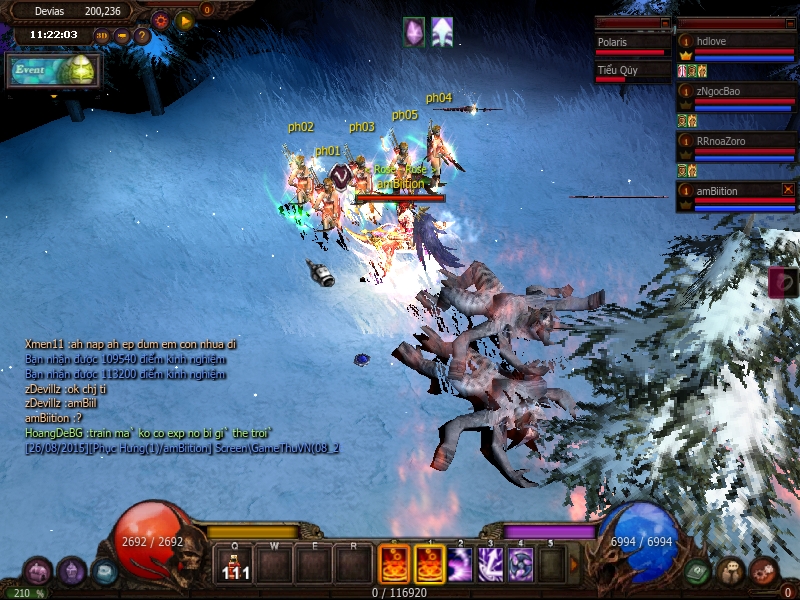Open the Event egg banner
This screenshot has width=800, height=600.
(x=54, y=71)
